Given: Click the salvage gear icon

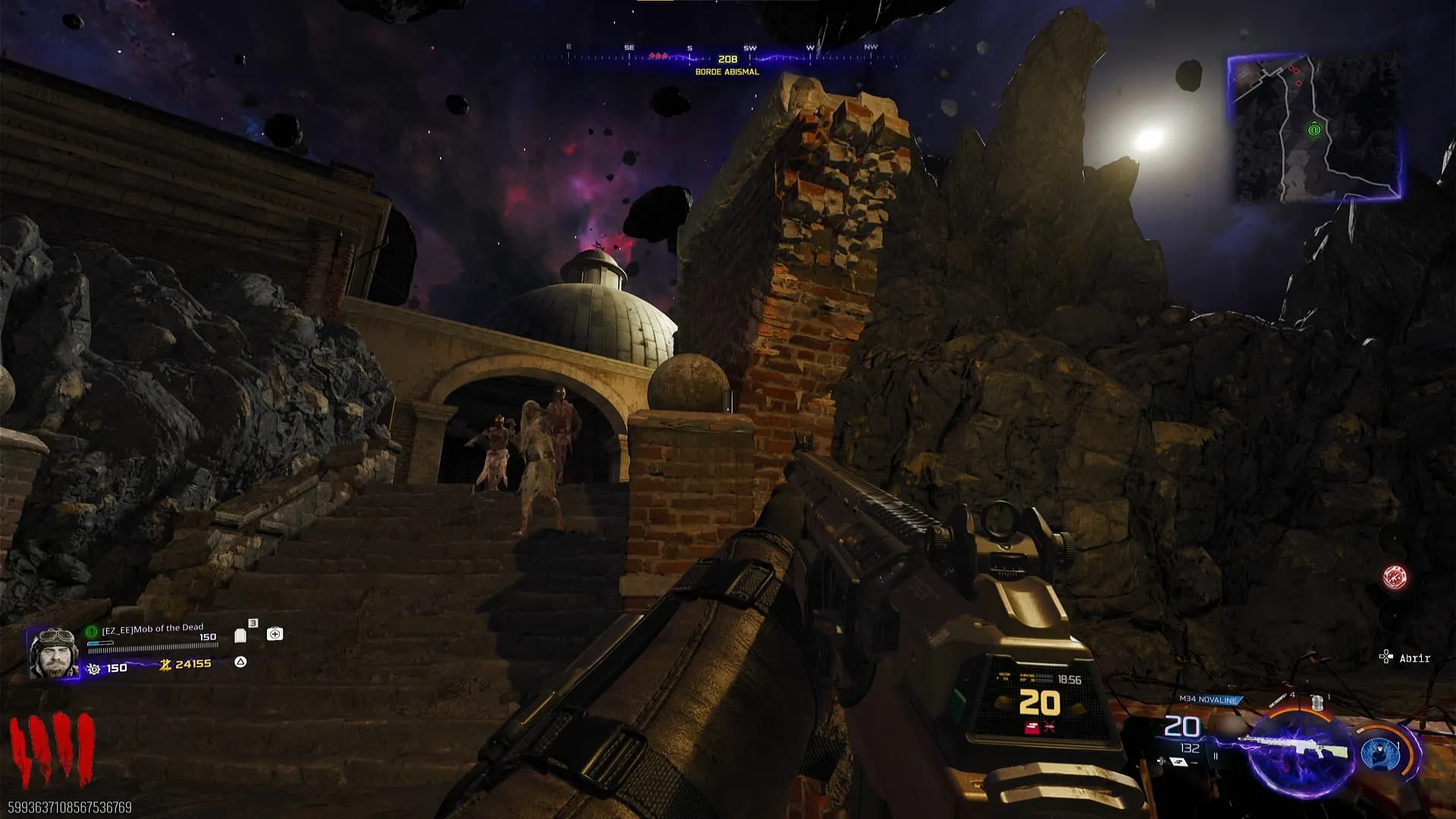Looking at the screenshot, I should (94, 668).
